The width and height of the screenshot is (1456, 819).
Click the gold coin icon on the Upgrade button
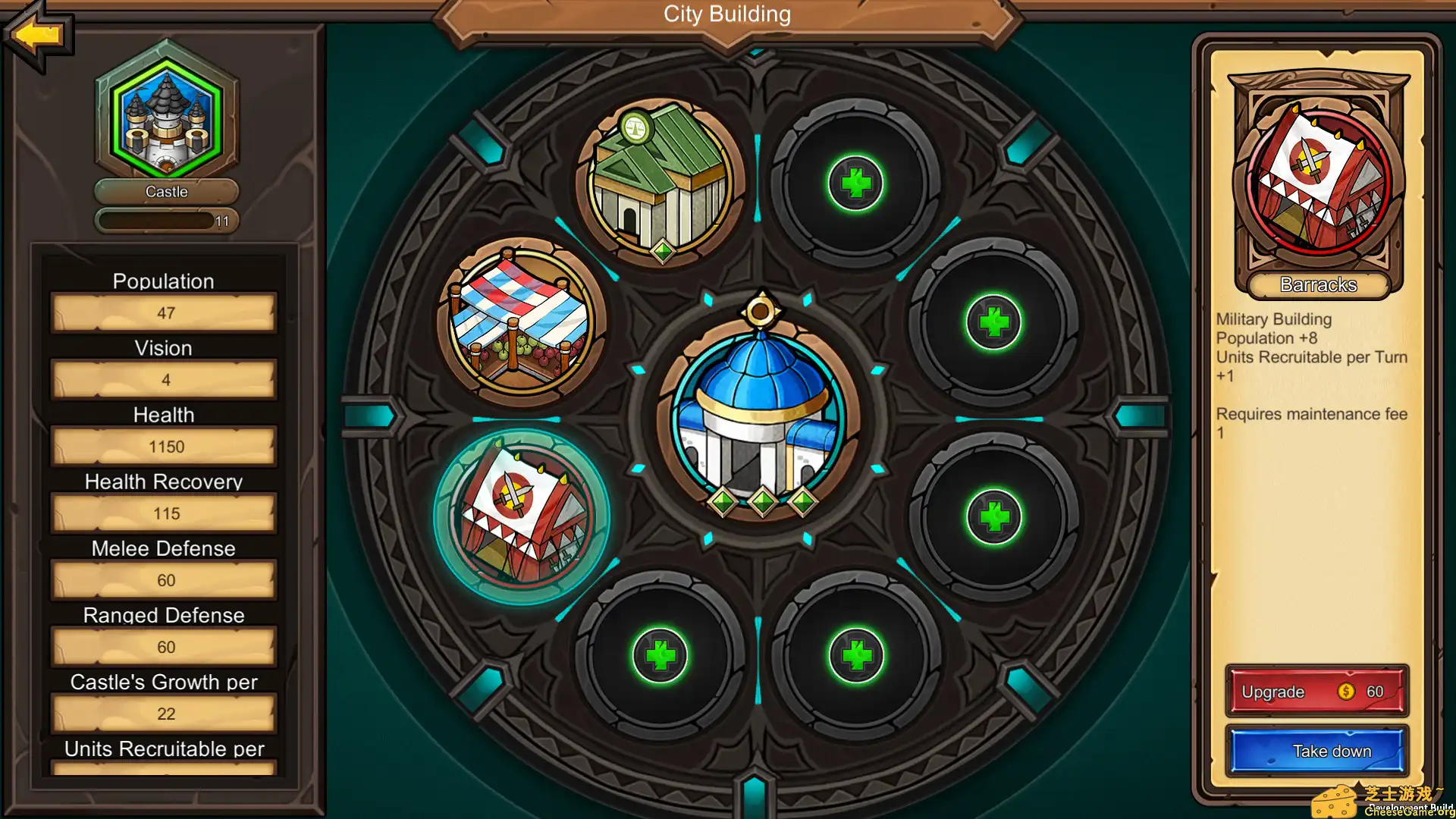[x=1345, y=691]
